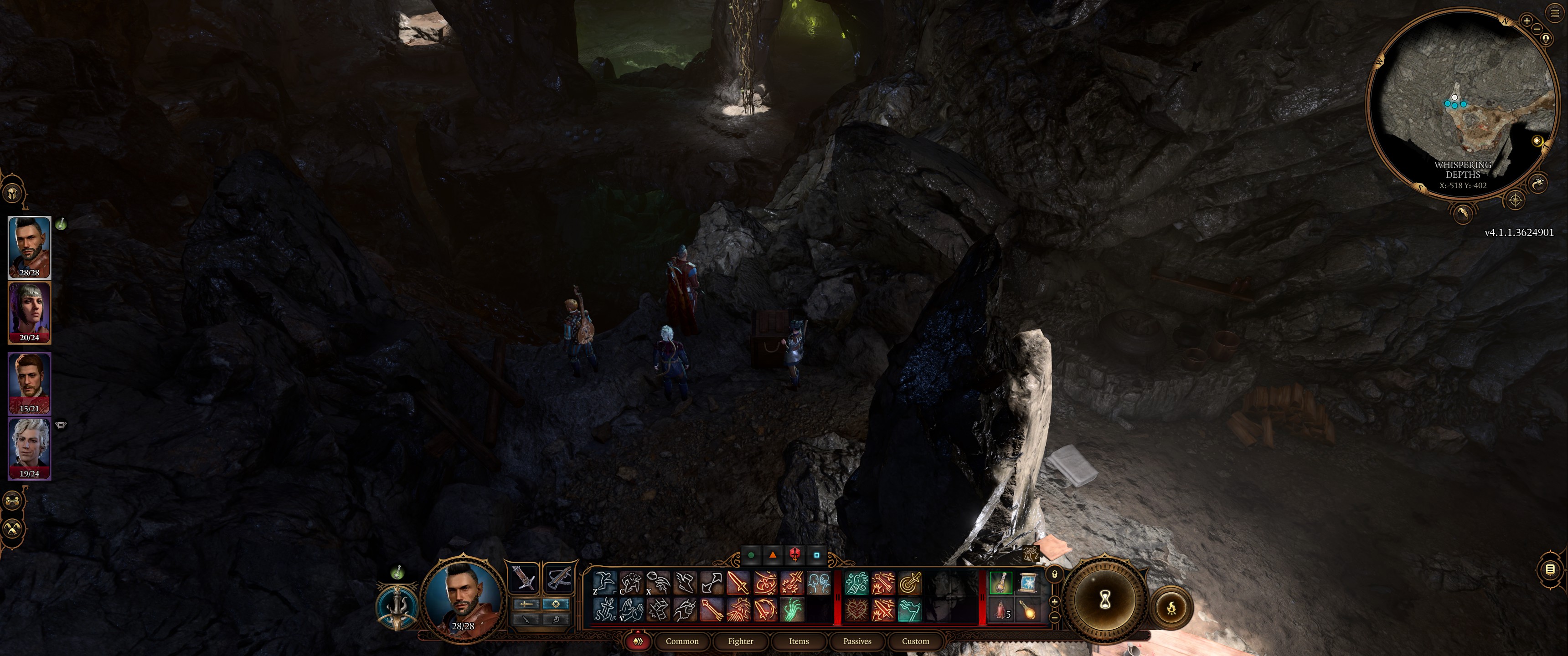Use the glowing green hand ability

[791, 609]
